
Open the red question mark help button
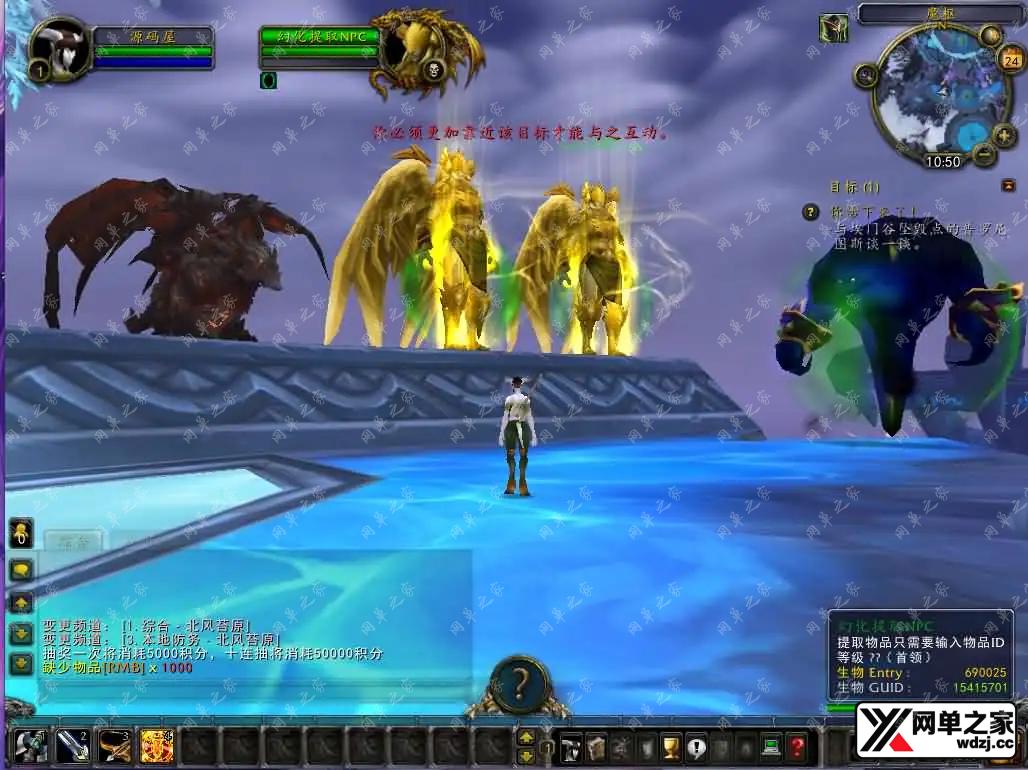click(x=796, y=746)
